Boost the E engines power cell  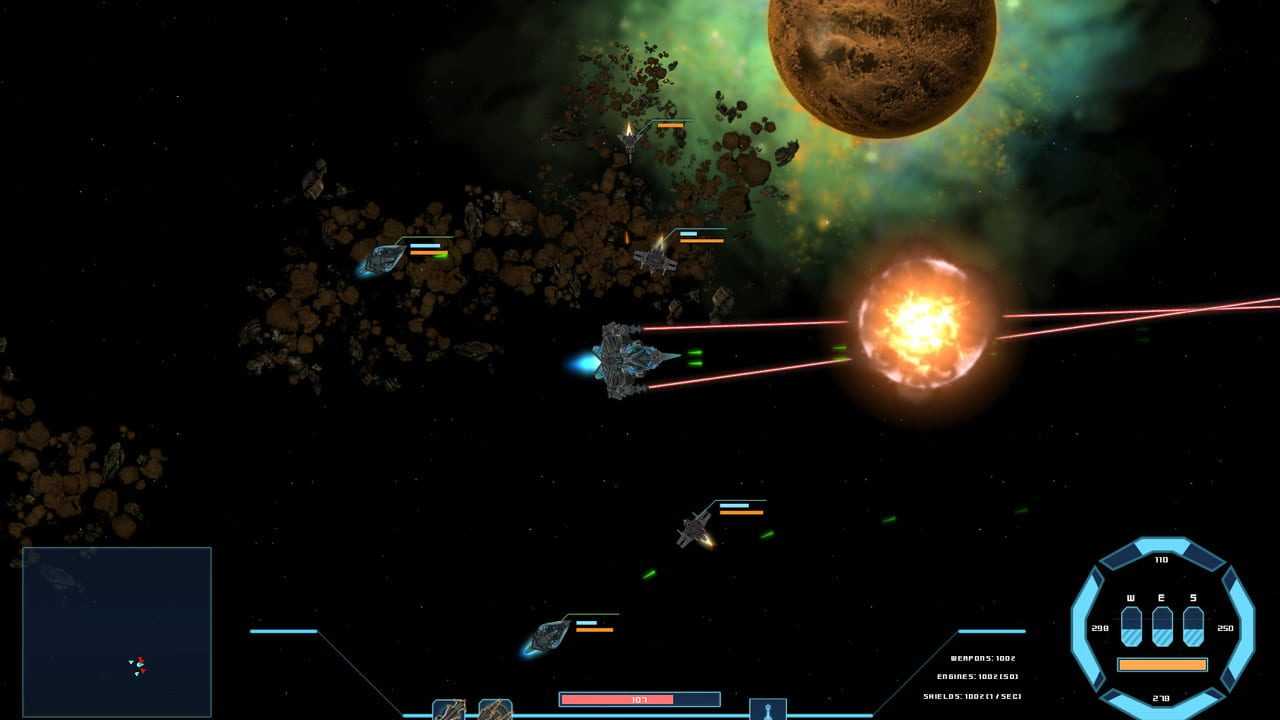point(1162,626)
